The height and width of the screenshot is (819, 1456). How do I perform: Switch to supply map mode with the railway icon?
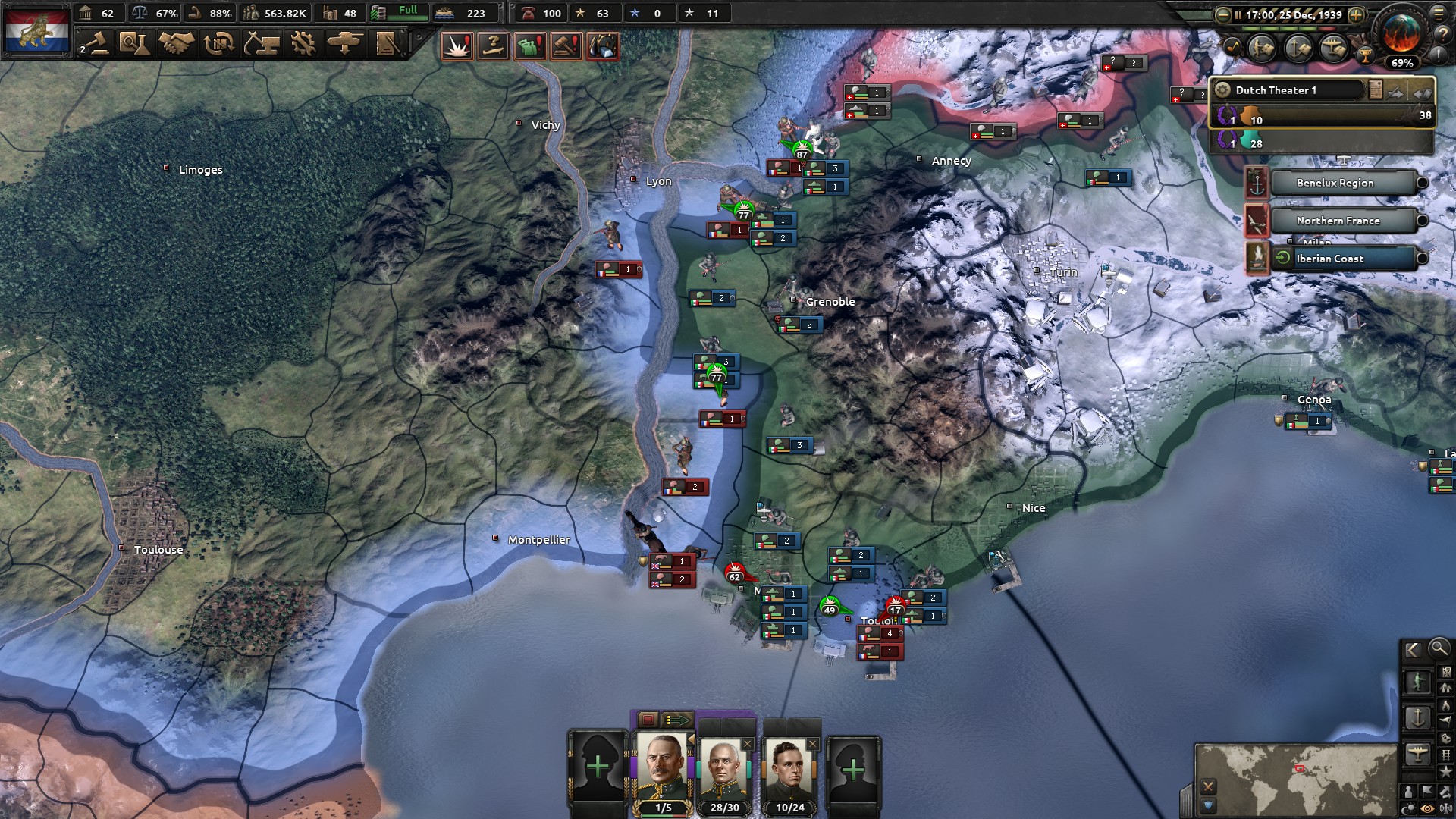click(x=1445, y=755)
